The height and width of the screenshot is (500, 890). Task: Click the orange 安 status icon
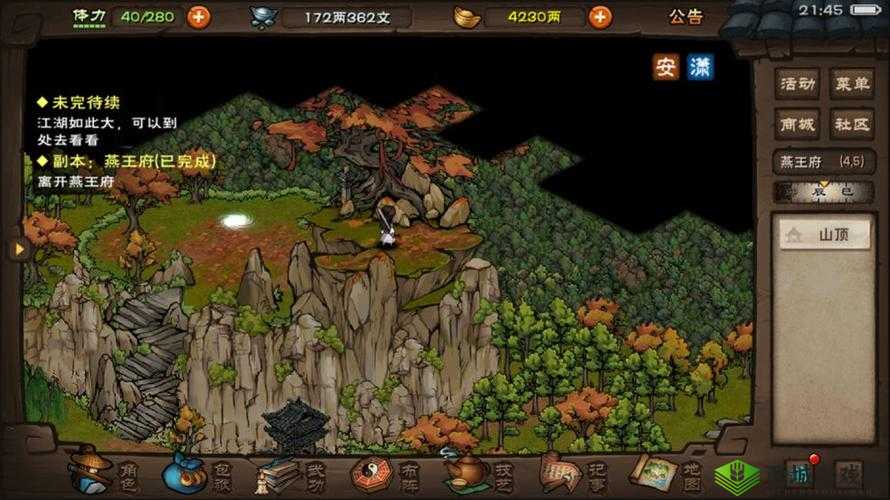[666, 67]
